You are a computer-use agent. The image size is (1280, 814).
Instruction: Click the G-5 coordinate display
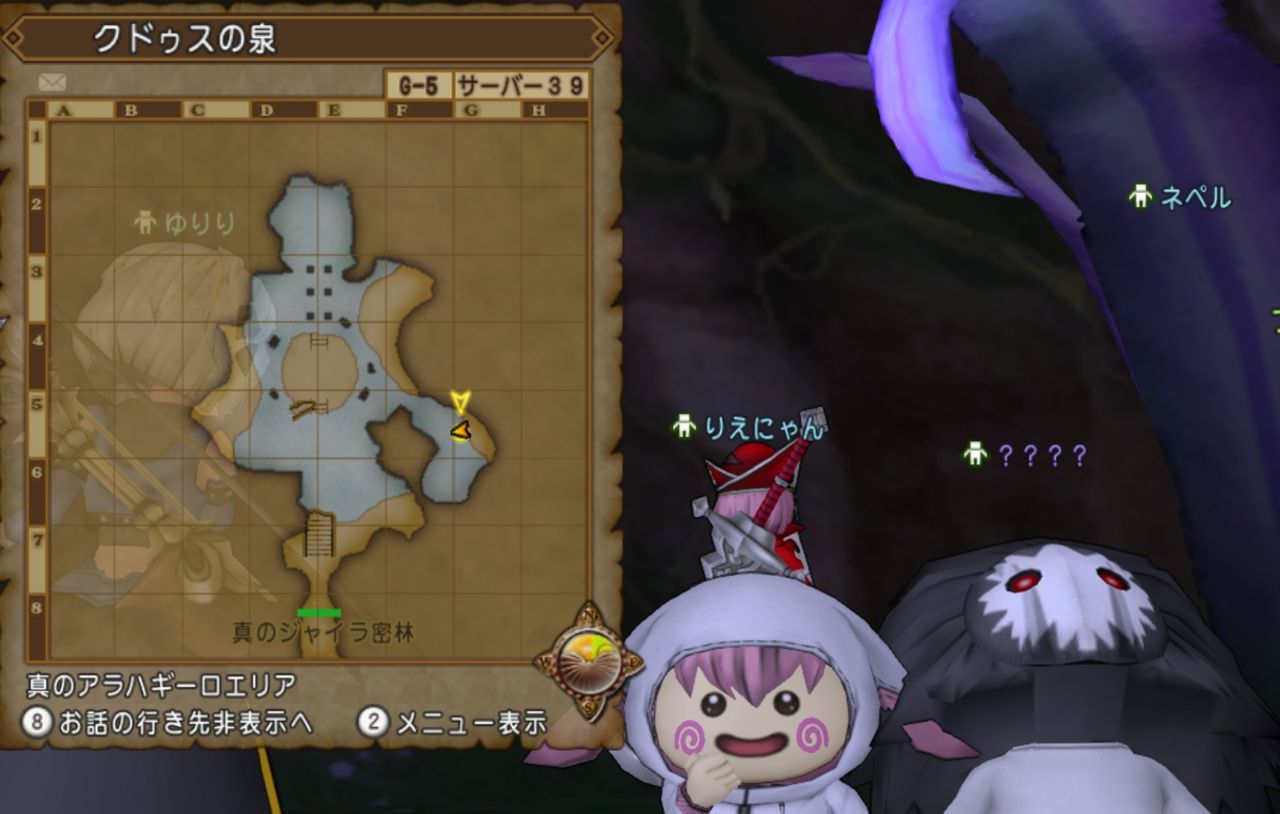(x=417, y=85)
